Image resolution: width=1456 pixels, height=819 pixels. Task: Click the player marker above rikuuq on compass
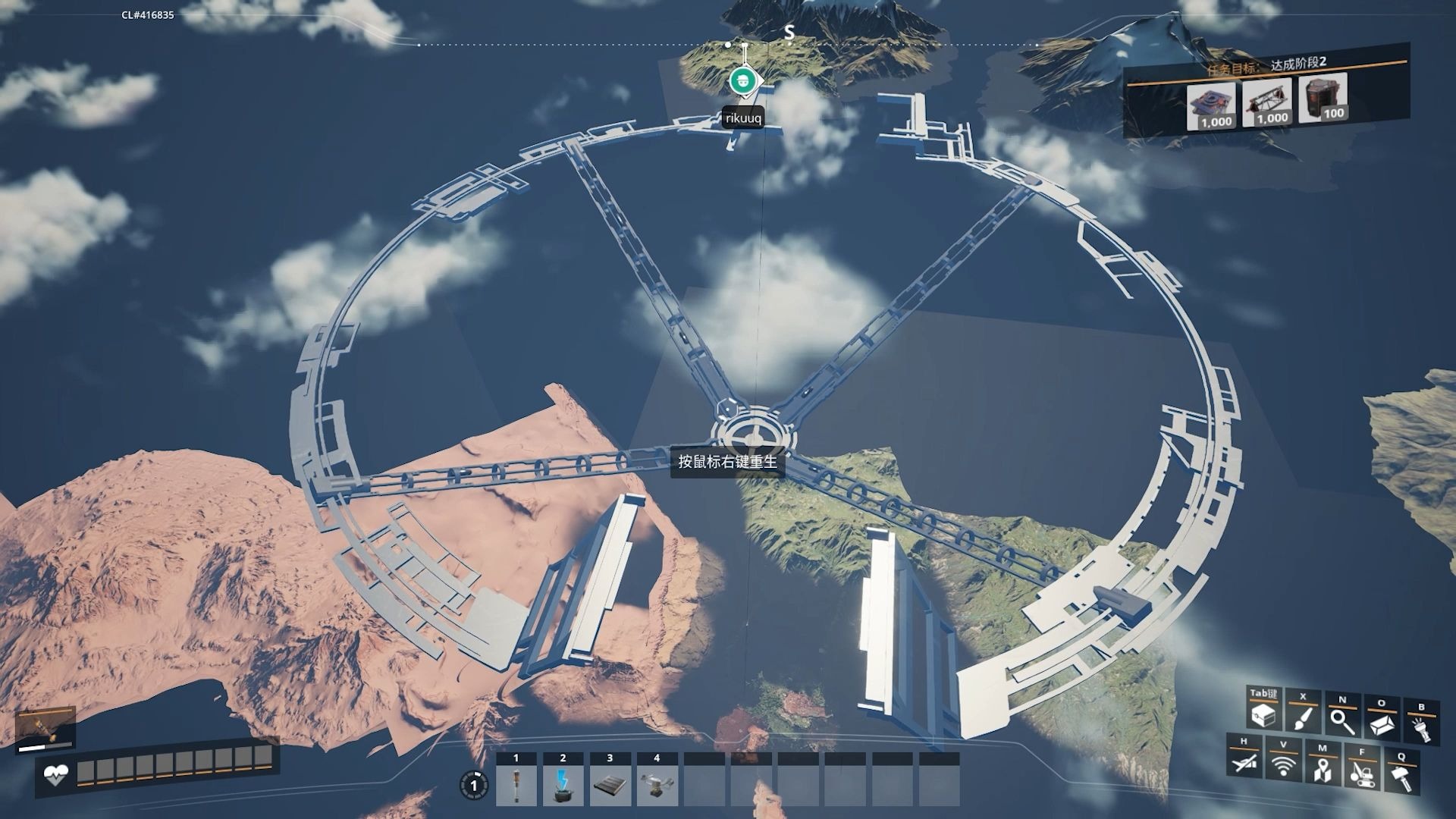744,80
